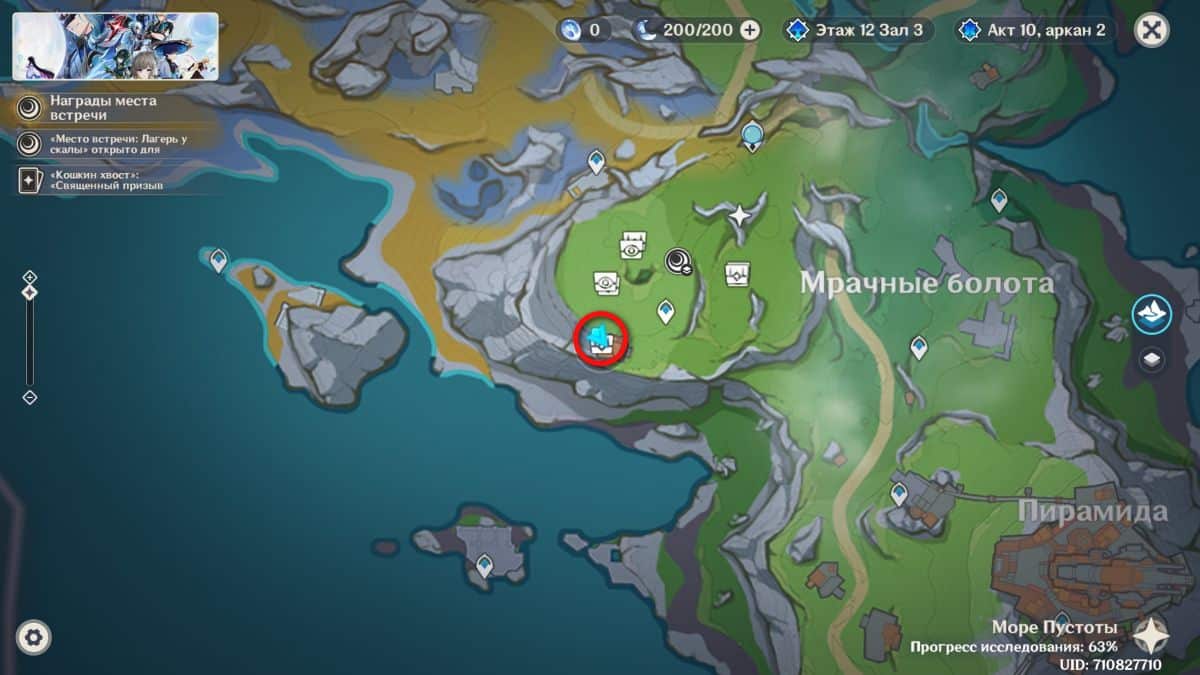This screenshot has width=1200, height=675.
Task: Close the map with the X button
Action: pyautogui.click(x=1152, y=30)
